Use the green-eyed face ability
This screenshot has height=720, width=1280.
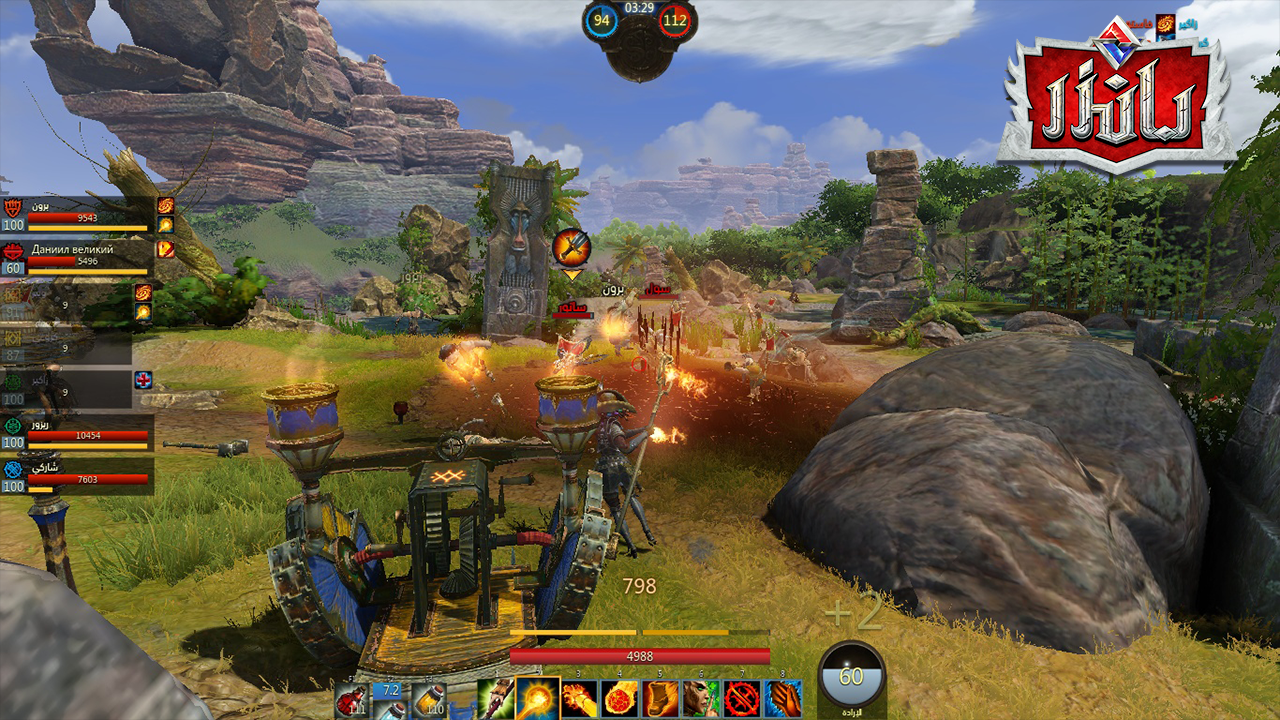tap(701, 698)
